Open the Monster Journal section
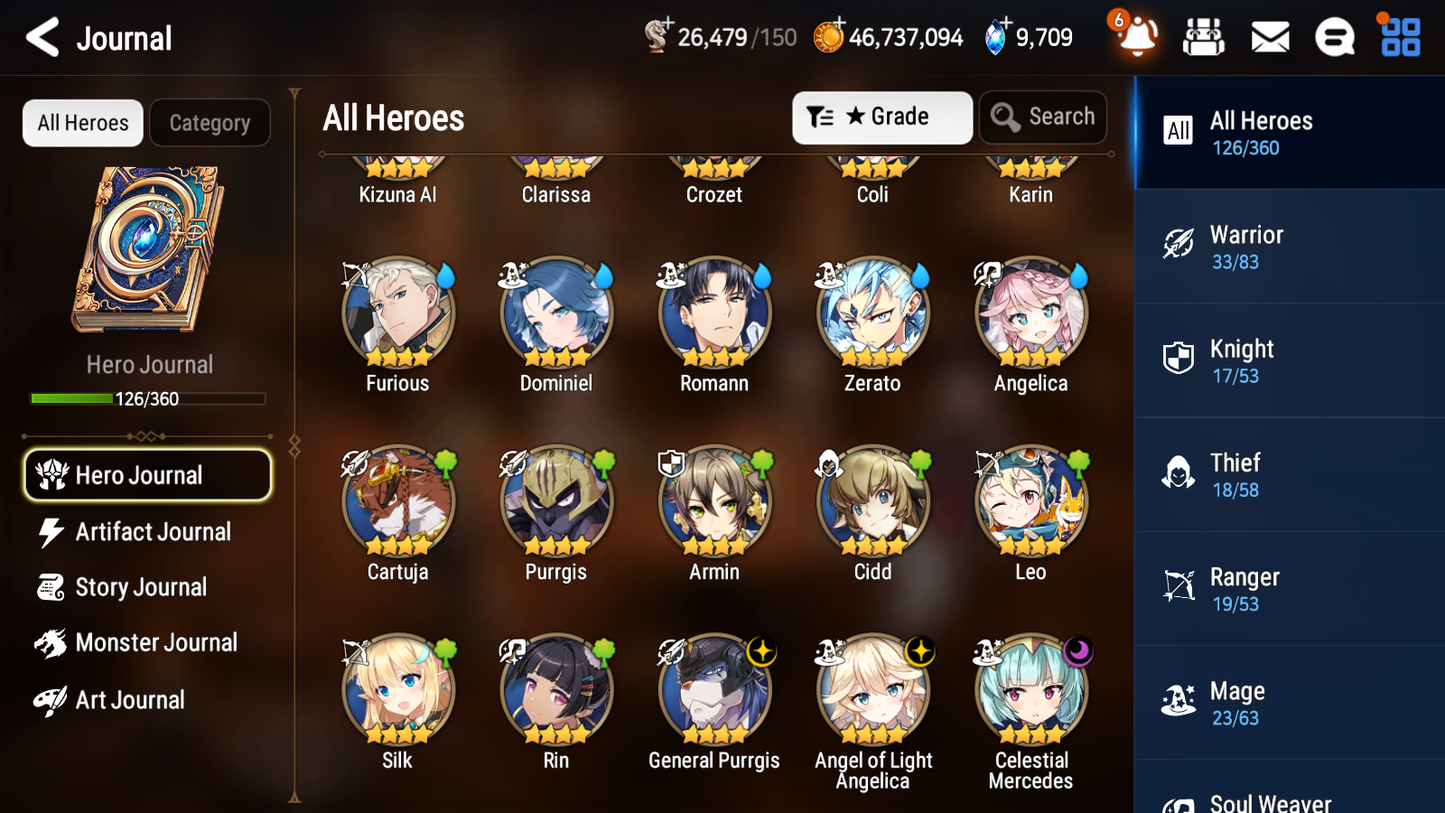1445x813 pixels. [155, 642]
